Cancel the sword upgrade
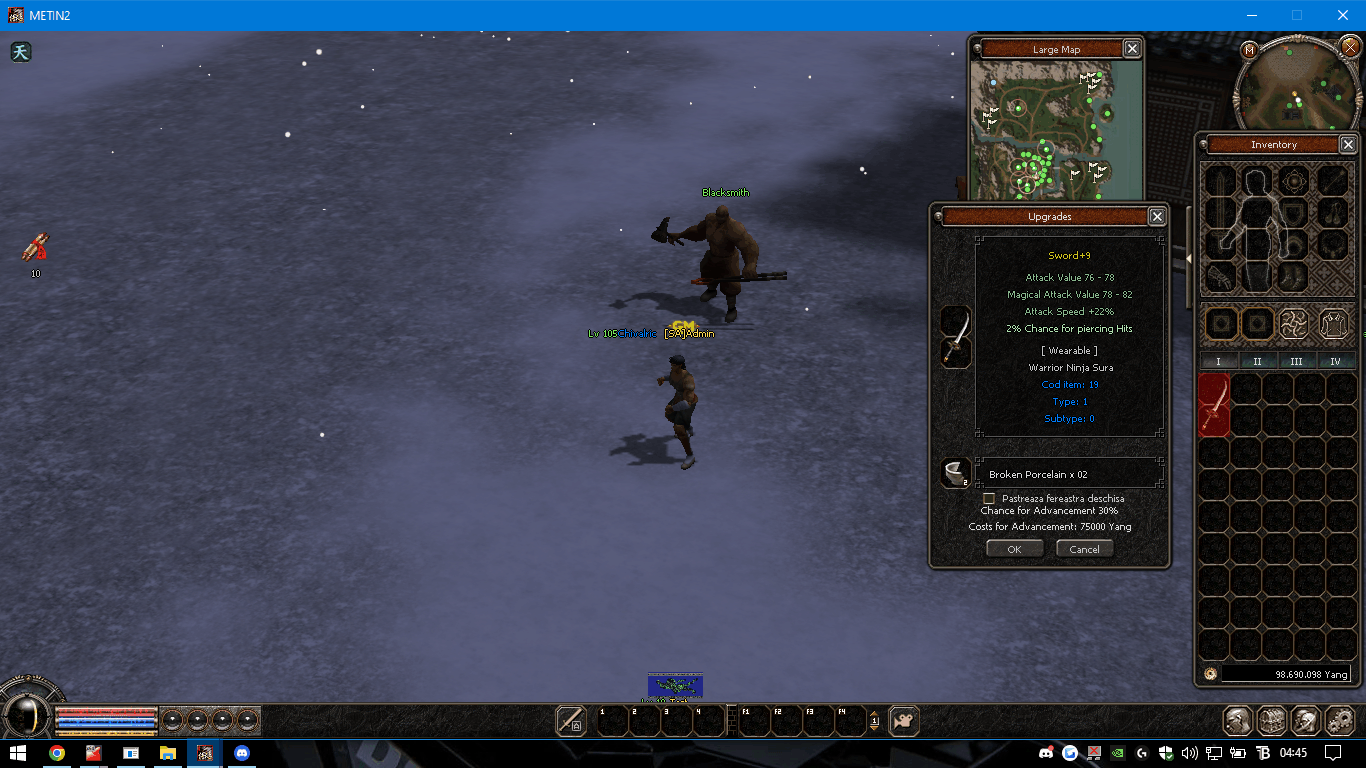The height and width of the screenshot is (768, 1366). (1084, 549)
